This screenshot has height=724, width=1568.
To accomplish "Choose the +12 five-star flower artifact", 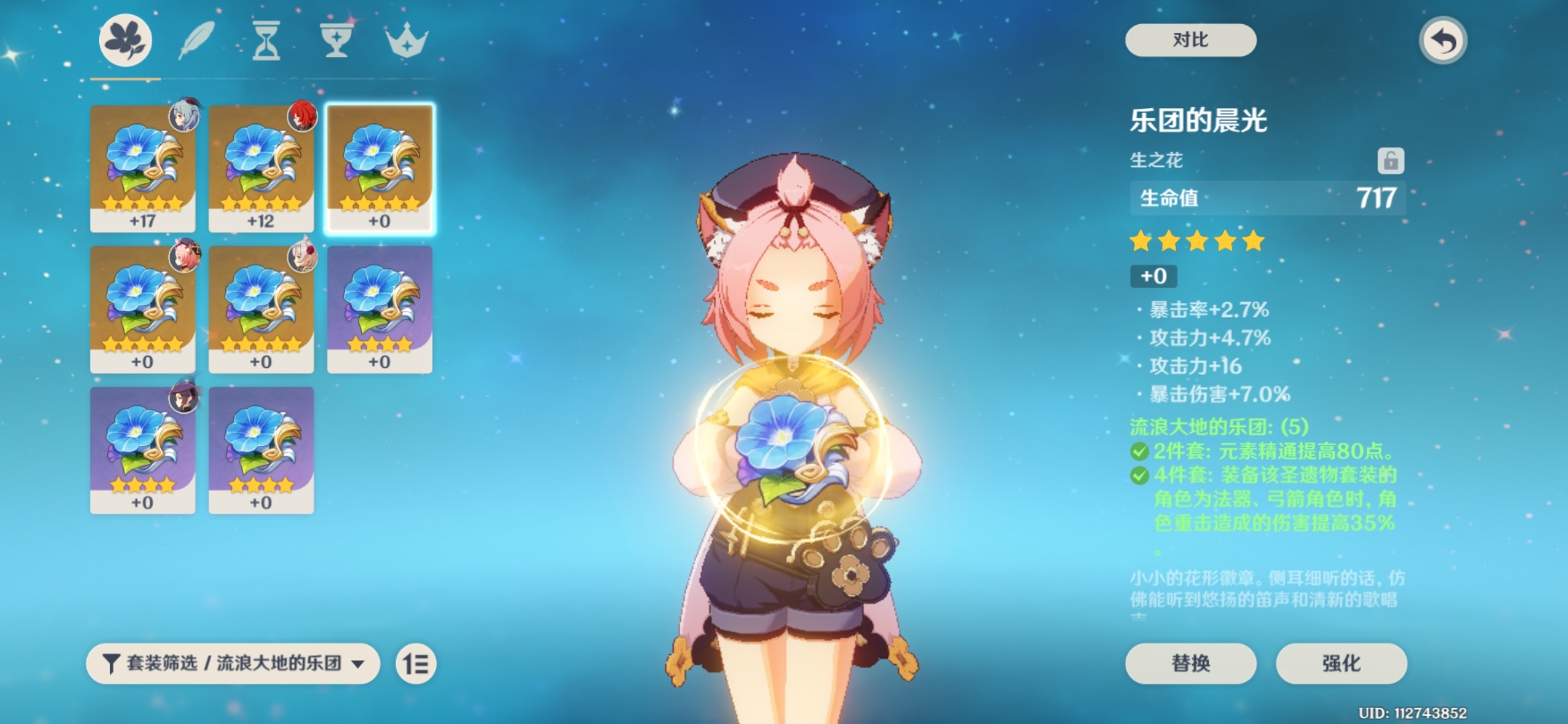I will click(x=261, y=168).
